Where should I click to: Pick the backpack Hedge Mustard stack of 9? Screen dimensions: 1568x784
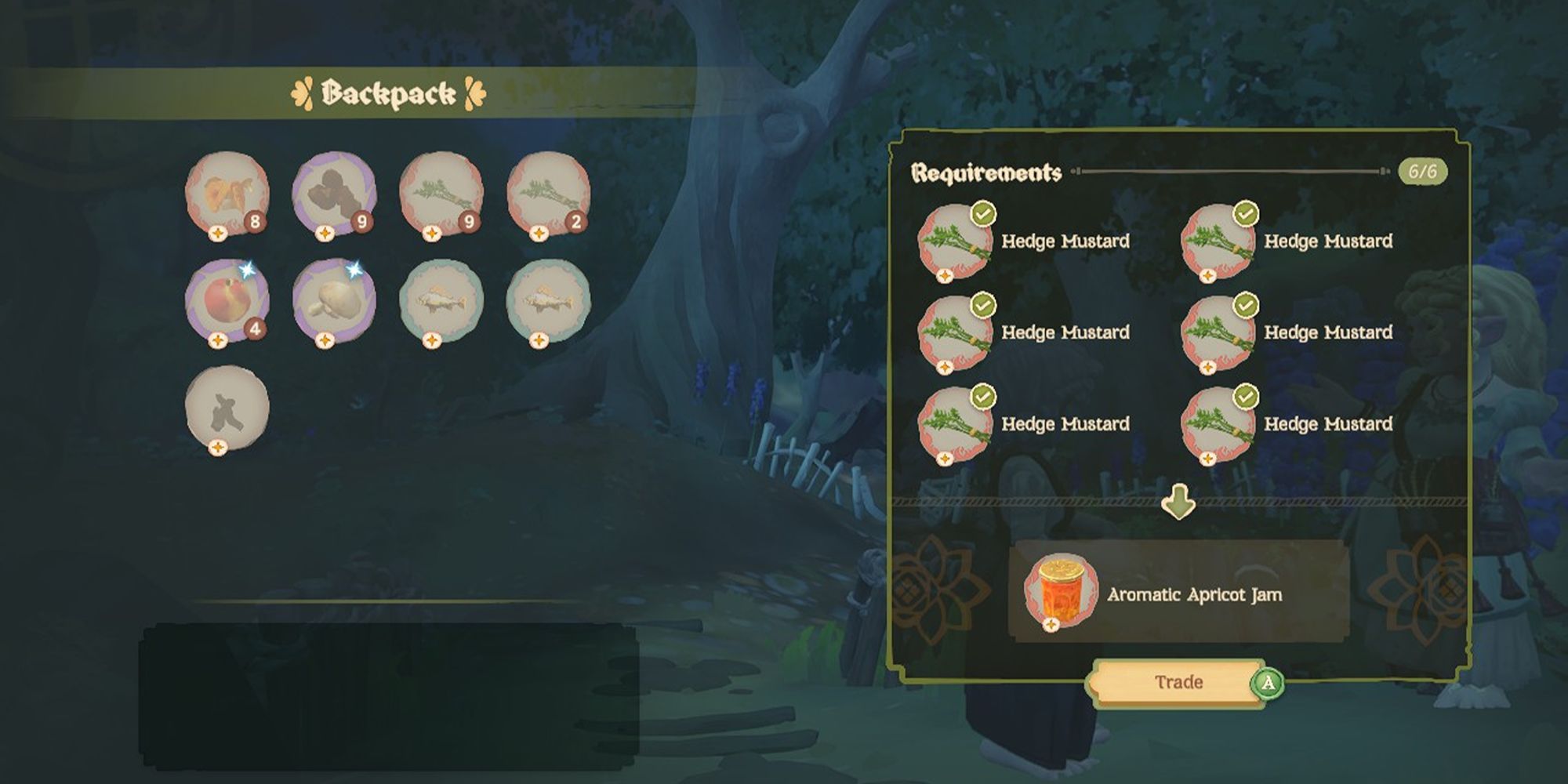pyautogui.click(x=441, y=194)
